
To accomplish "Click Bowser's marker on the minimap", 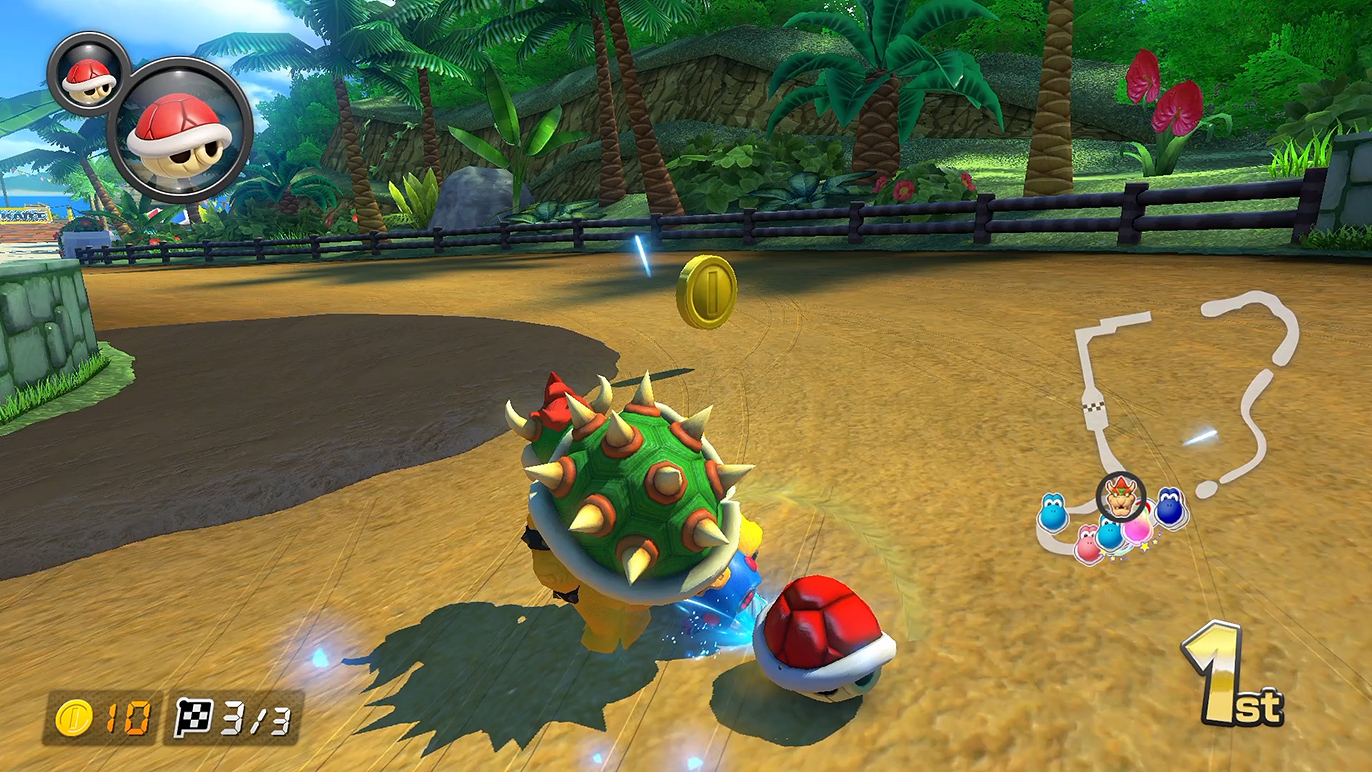I will (1121, 496).
